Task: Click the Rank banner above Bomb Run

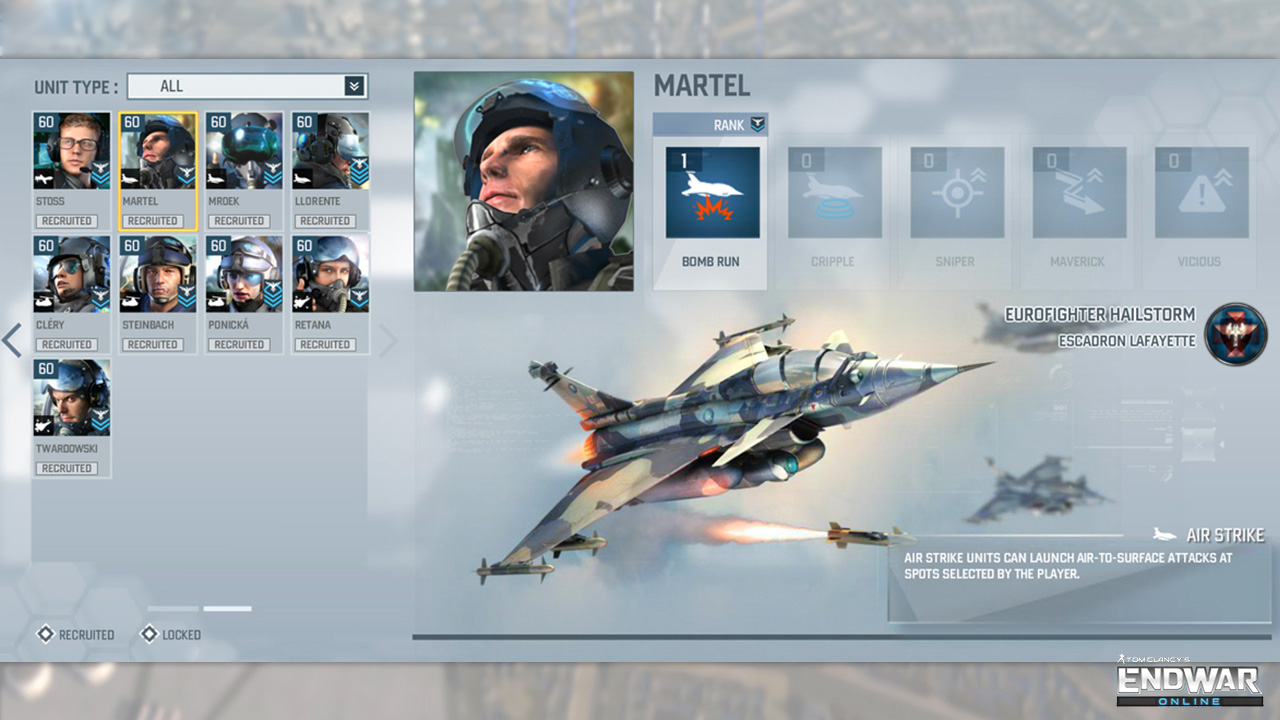Action: 710,124
